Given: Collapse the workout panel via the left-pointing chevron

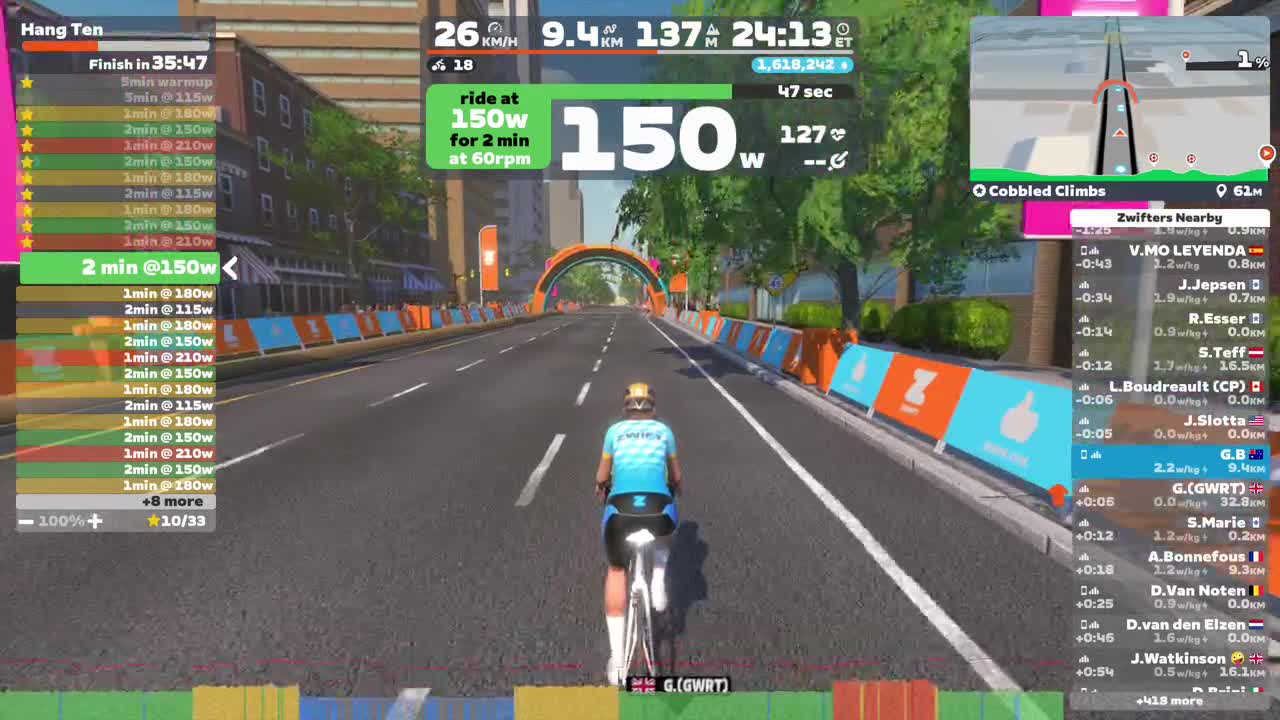Looking at the screenshot, I should [x=230, y=268].
